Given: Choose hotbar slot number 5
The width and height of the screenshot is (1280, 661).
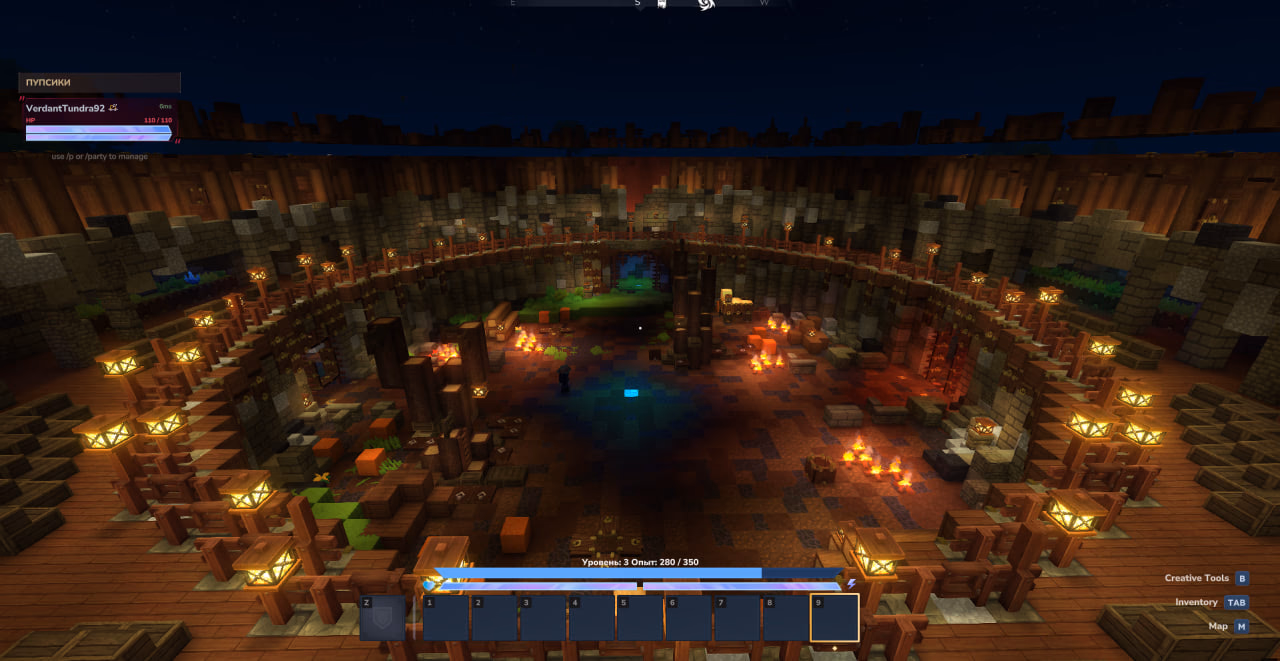Looking at the screenshot, I should coord(640,618).
